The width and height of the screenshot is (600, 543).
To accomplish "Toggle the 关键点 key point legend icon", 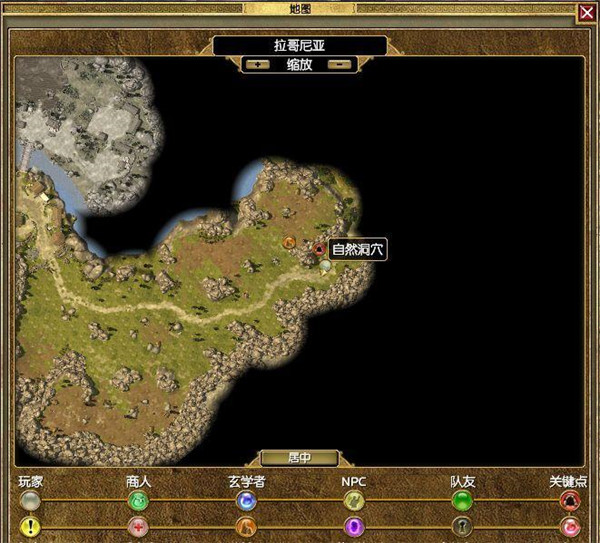I will pos(571,499).
